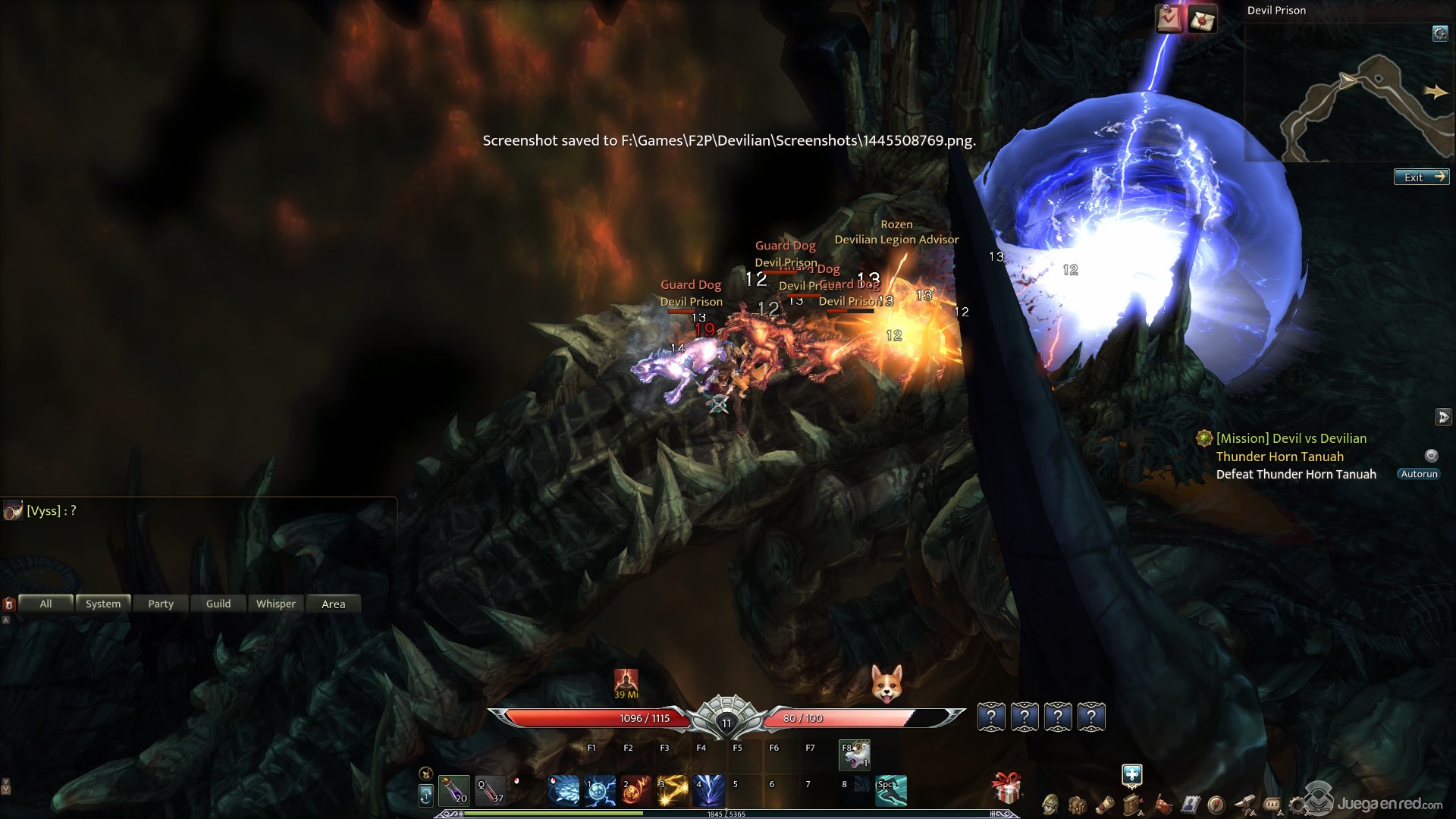The width and height of the screenshot is (1456, 819).
Task: Switch to the Party chat tab
Action: (161, 604)
